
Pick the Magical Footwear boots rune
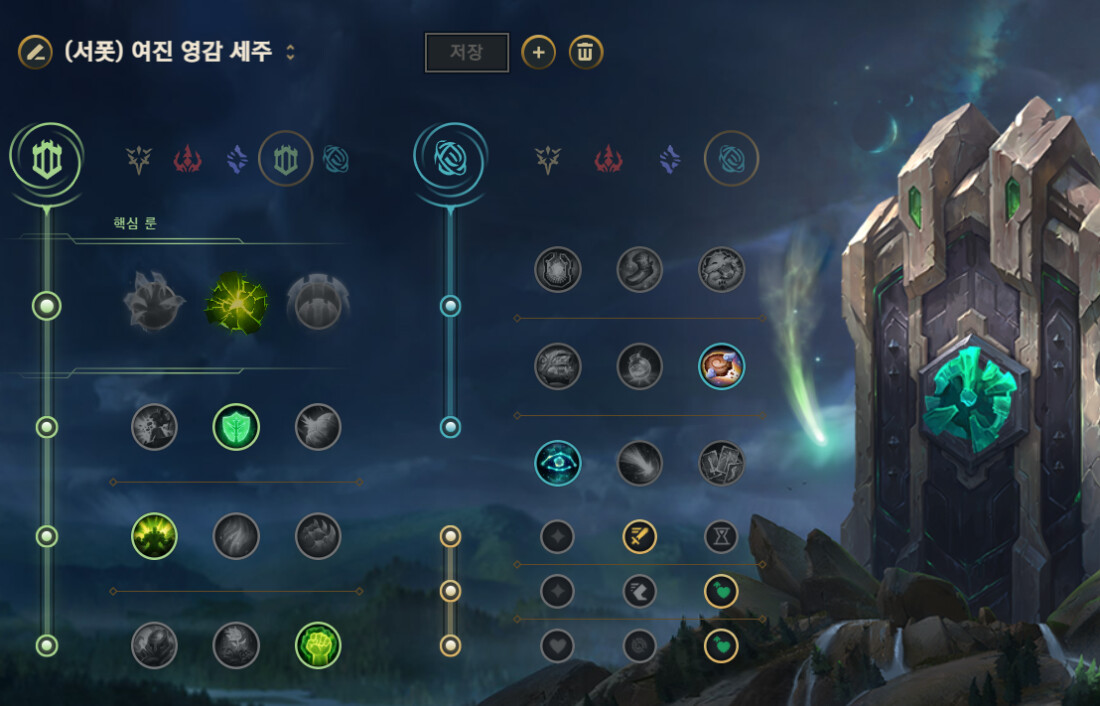click(639, 270)
